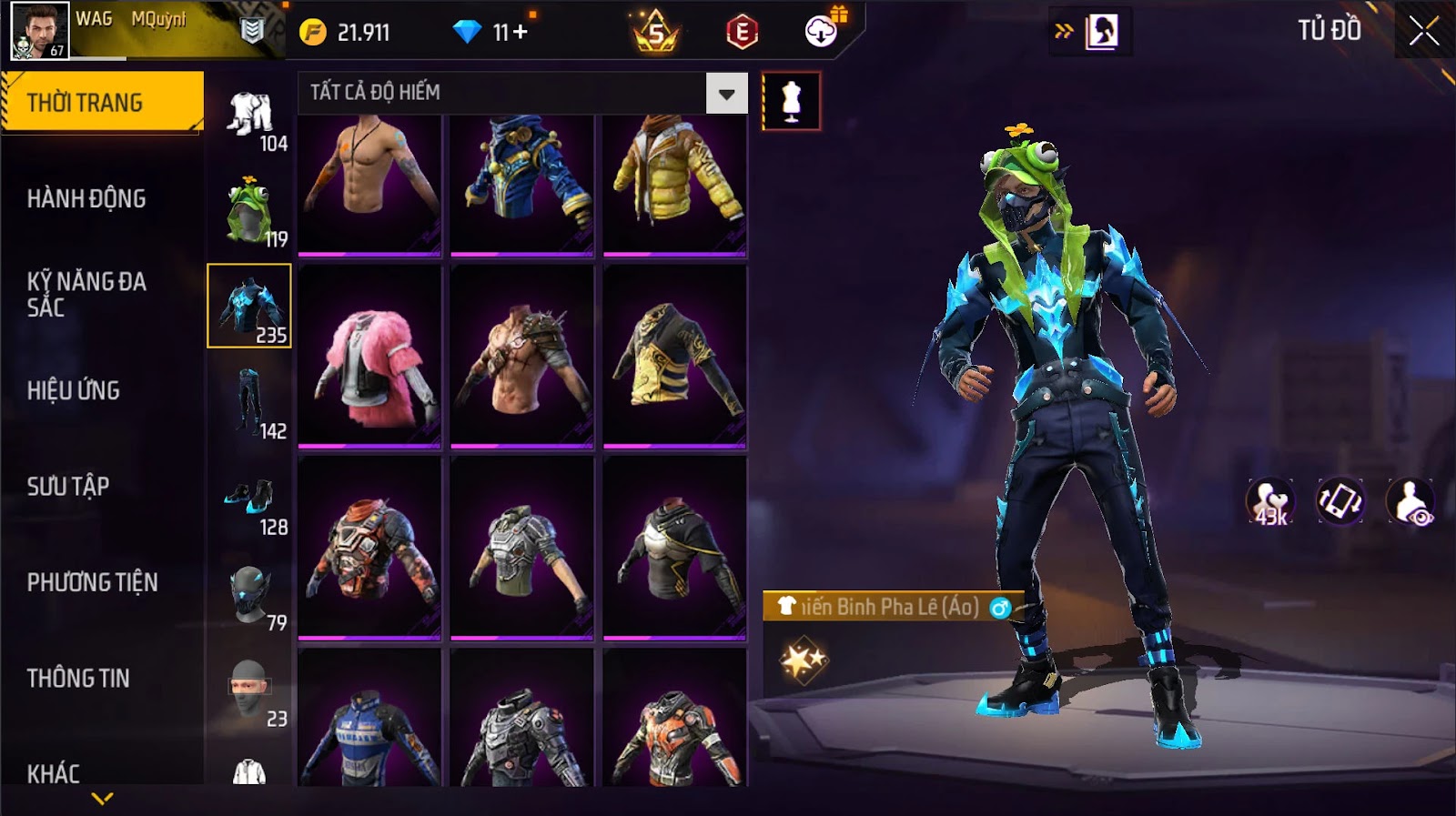Equip the yellow puffer jacket top
This screenshot has height=816, width=1456.
point(674,182)
